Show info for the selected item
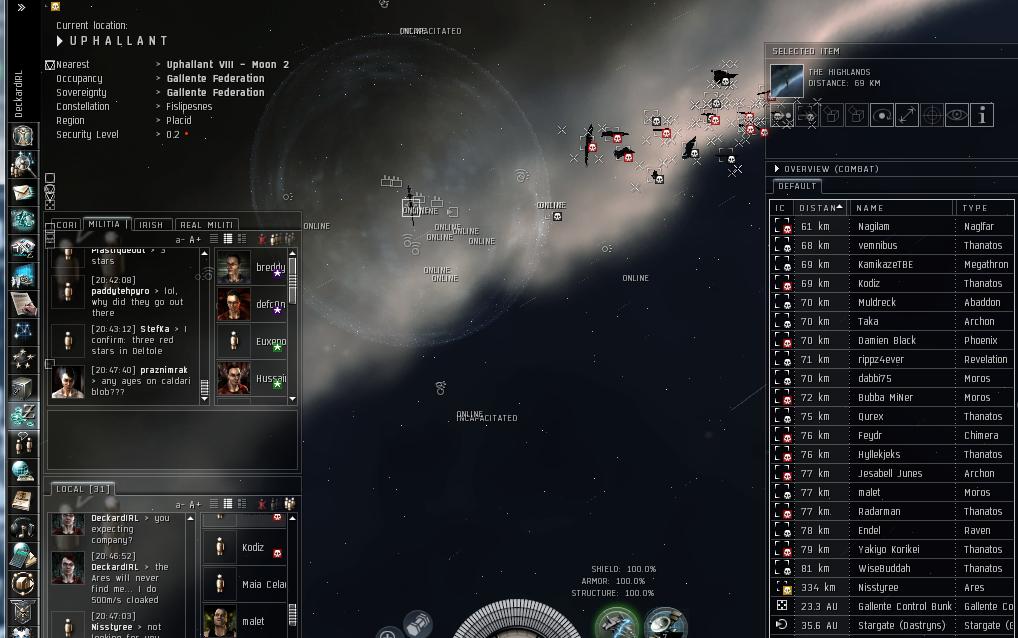This screenshot has height=638, width=1018. [x=982, y=116]
